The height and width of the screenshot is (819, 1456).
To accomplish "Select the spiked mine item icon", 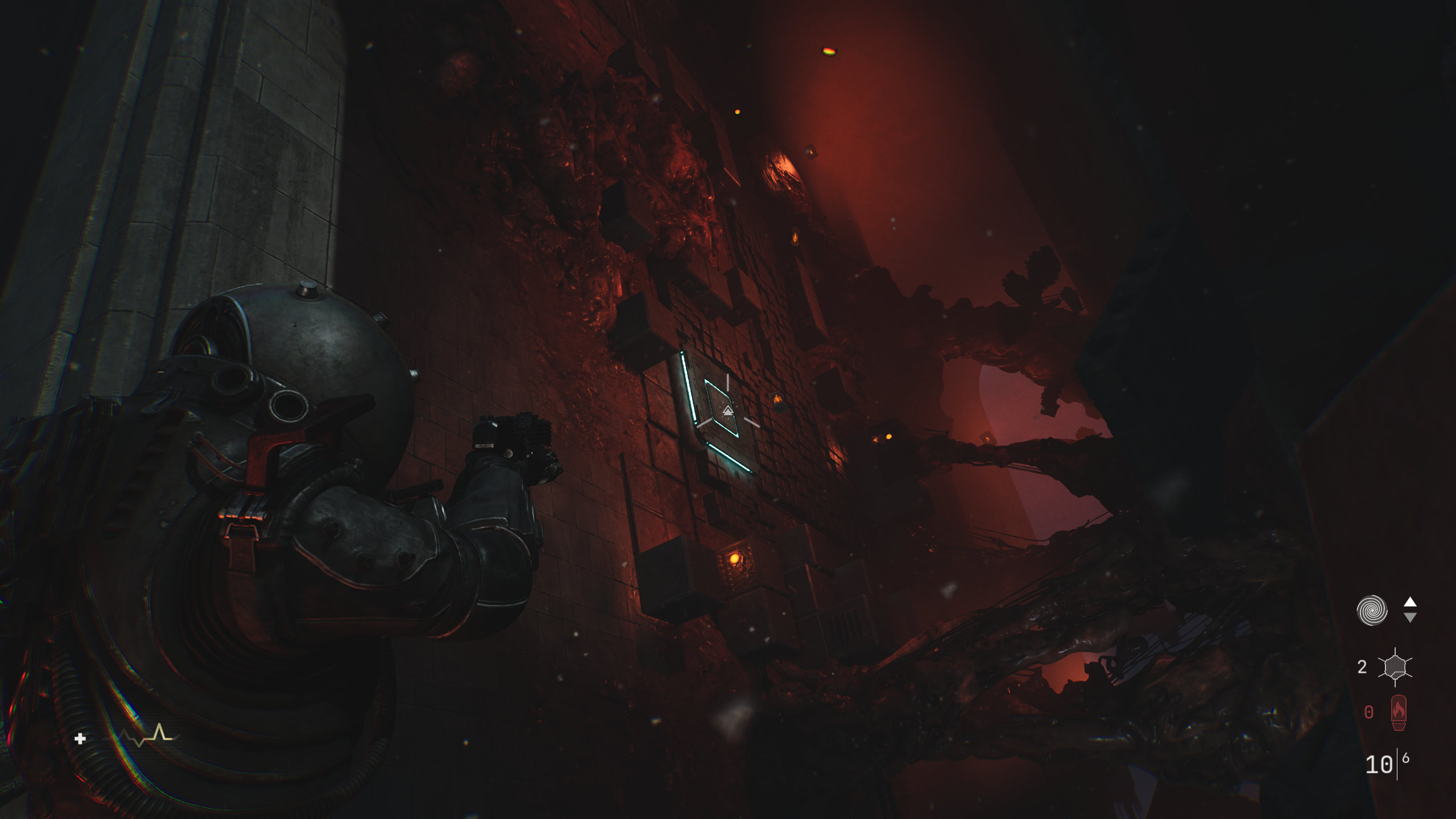I will tap(1395, 667).
